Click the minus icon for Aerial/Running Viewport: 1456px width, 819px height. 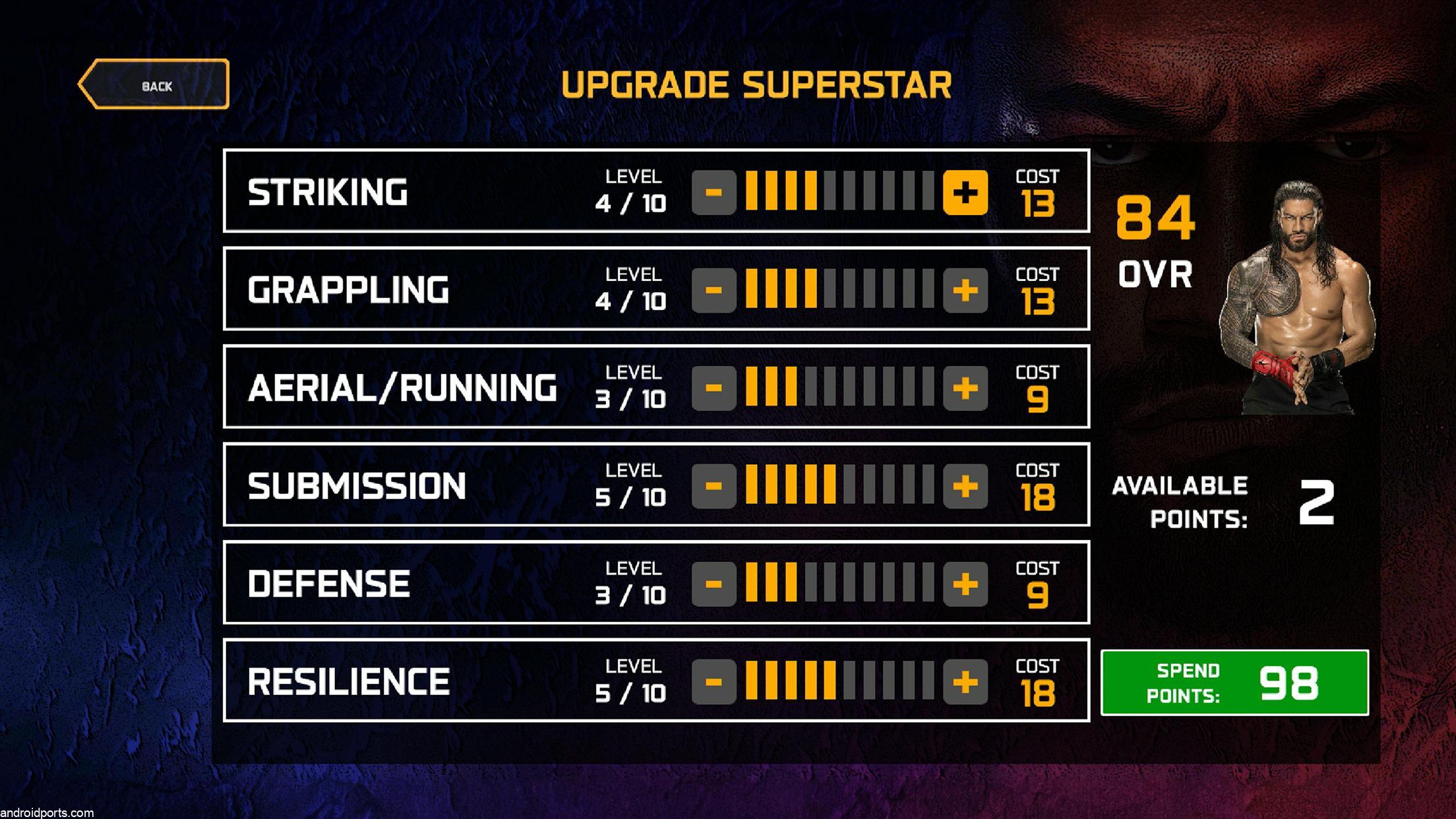715,389
